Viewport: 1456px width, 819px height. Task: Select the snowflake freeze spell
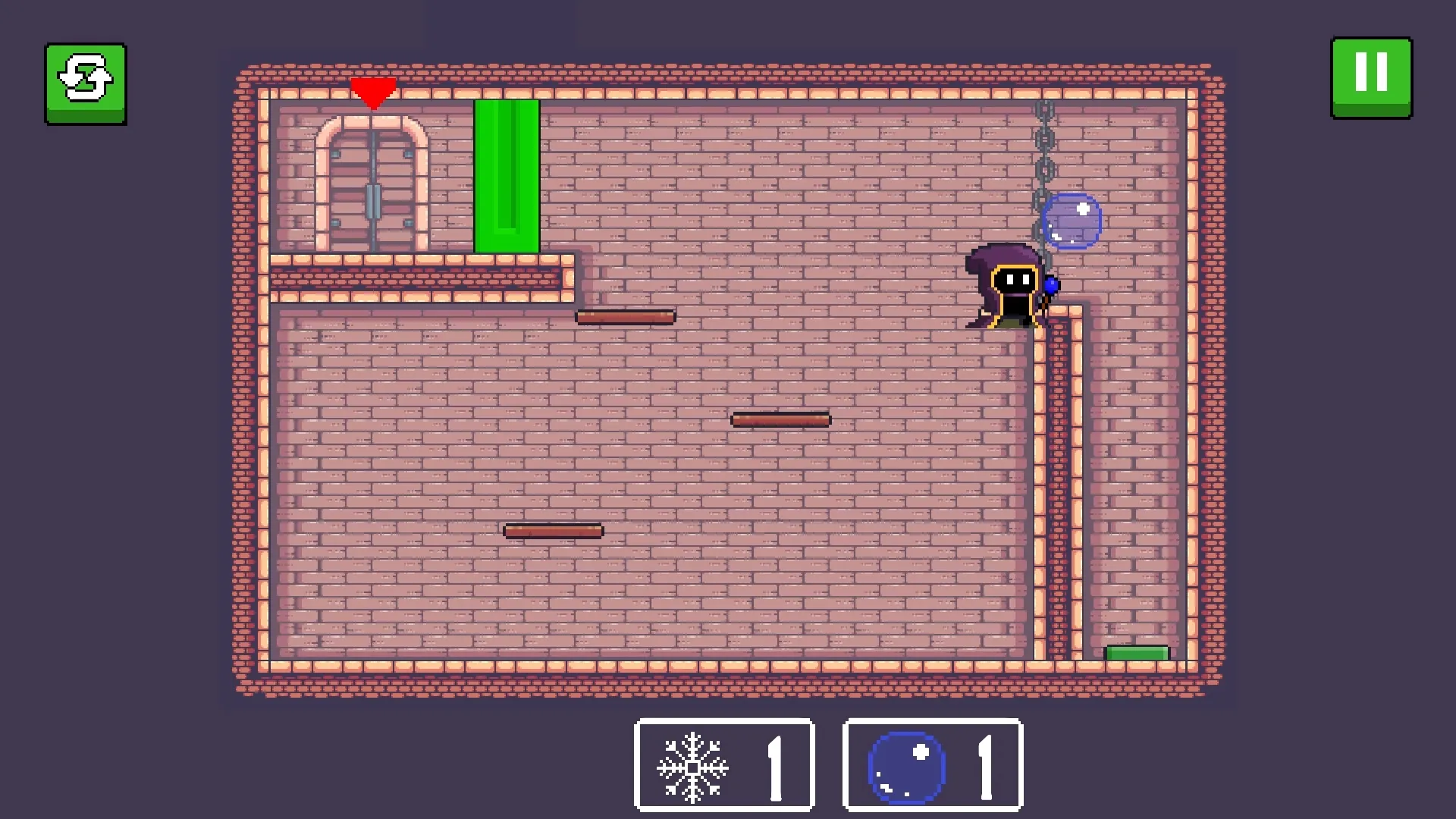[724, 764]
